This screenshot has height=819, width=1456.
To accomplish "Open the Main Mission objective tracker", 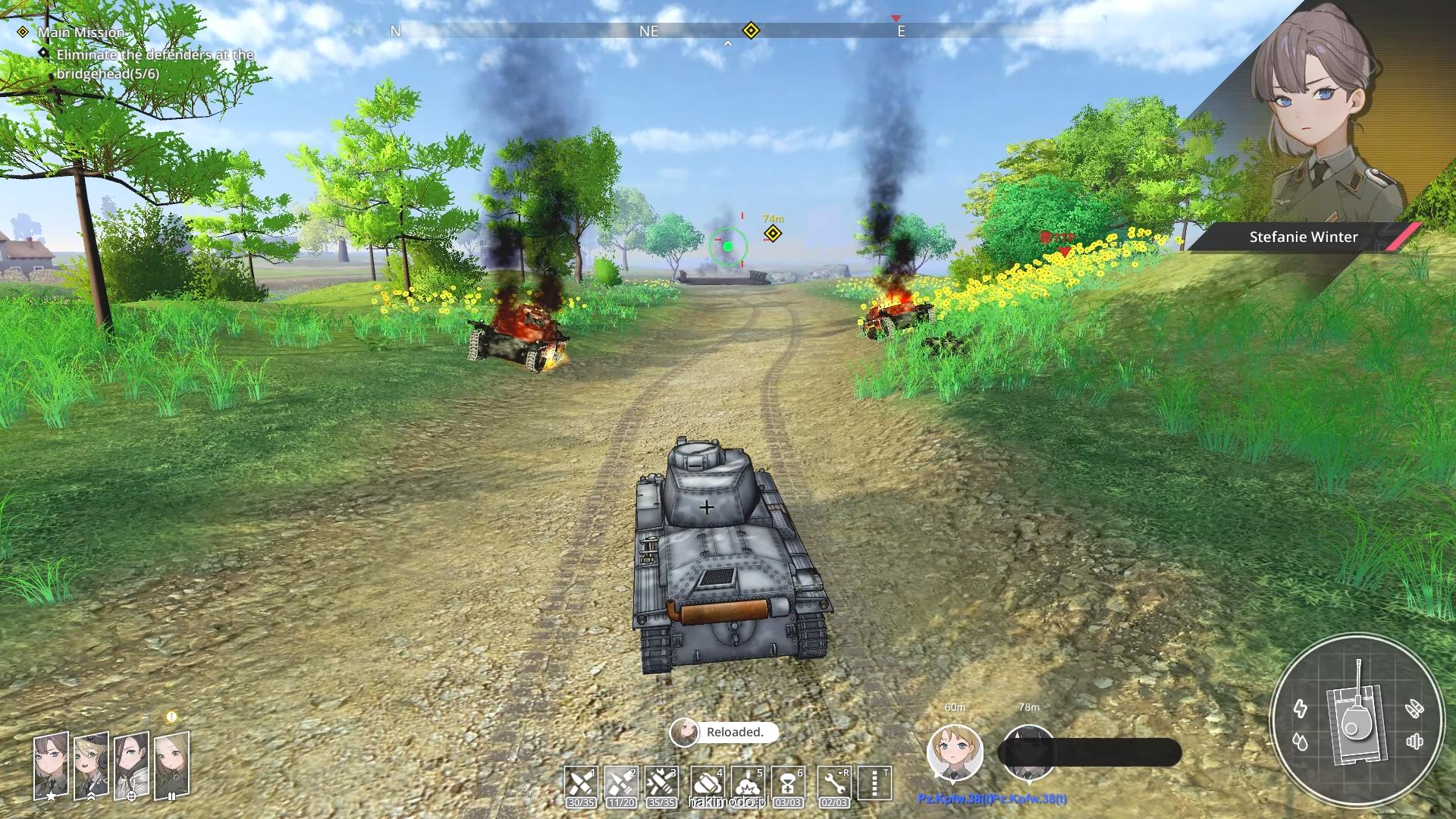I will [x=81, y=33].
